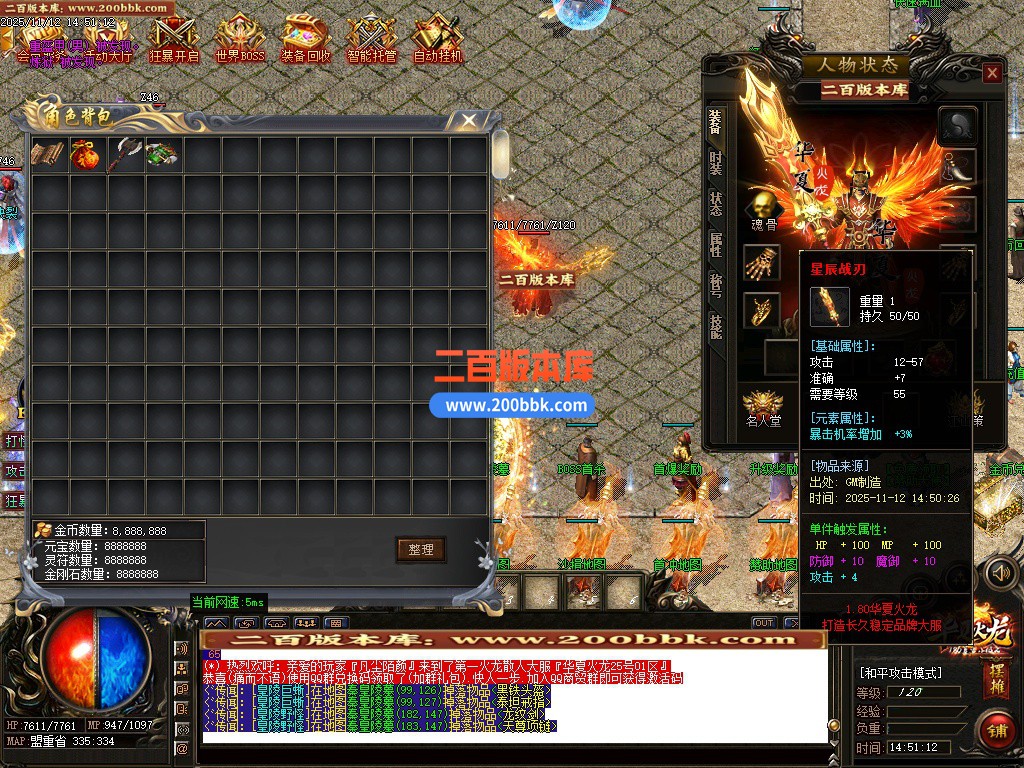The height and width of the screenshot is (768, 1024).
Task: Select the red lucky bag in backpack
Action: click(x=84, y=155)
